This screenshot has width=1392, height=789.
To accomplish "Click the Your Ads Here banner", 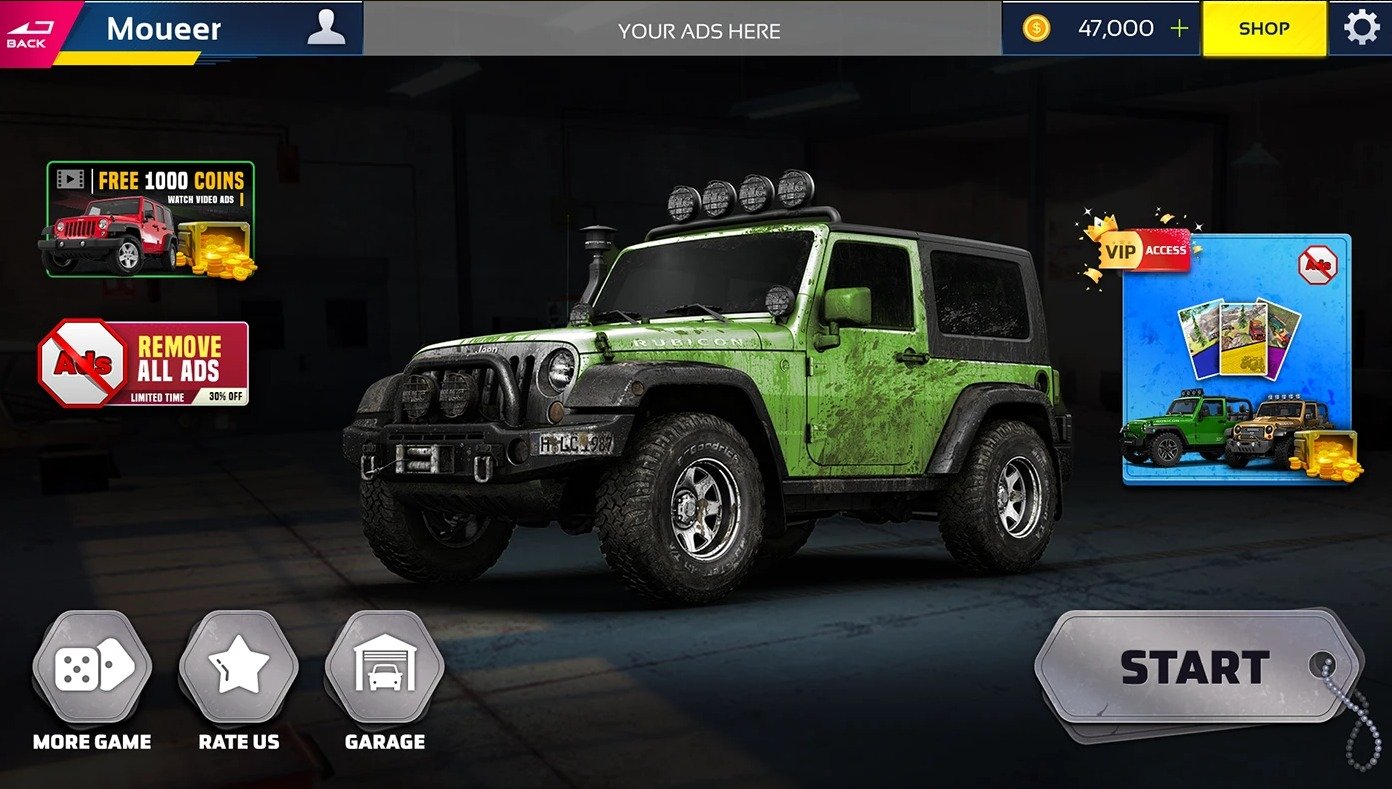I will click(699, 30).
